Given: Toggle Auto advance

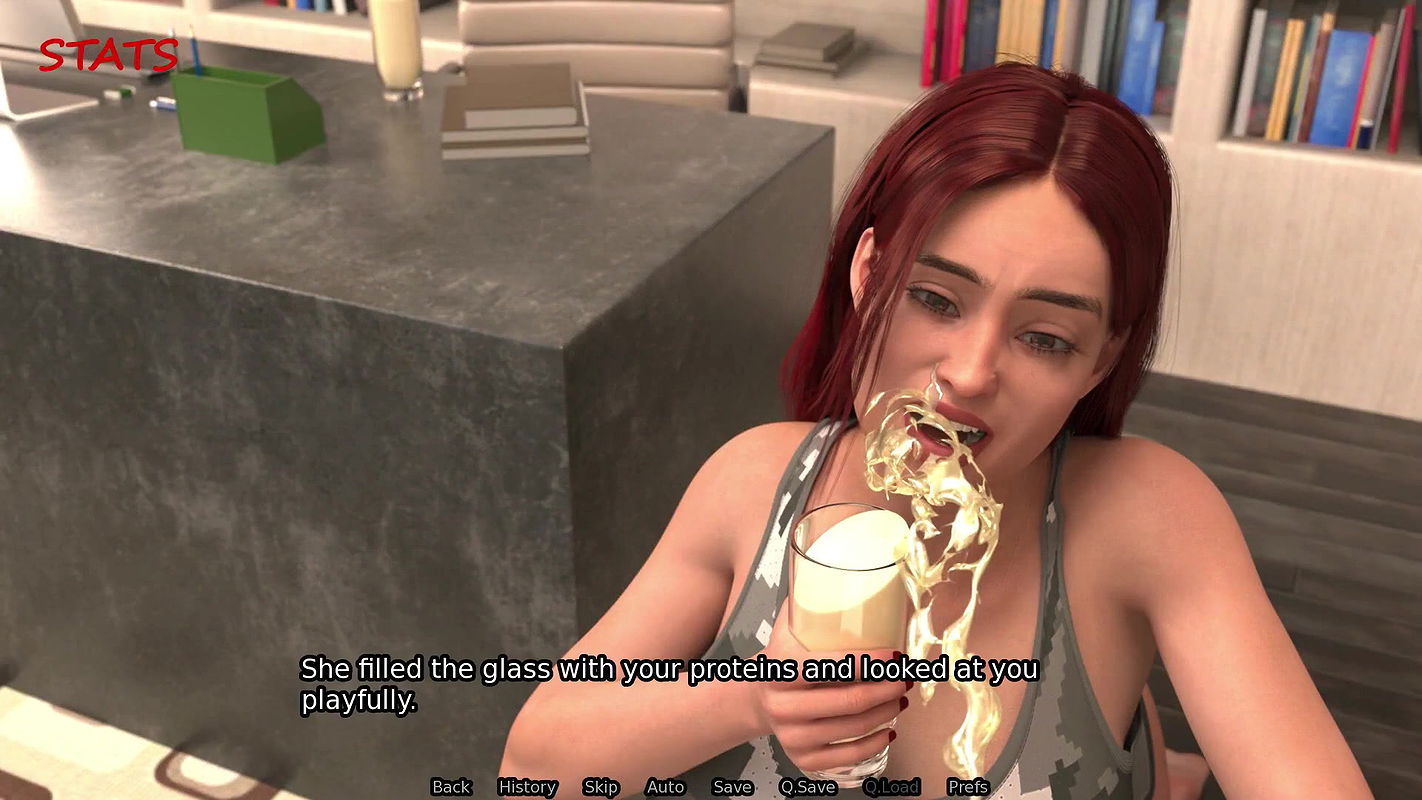Looking at the screenshot, I should (665, 787).
